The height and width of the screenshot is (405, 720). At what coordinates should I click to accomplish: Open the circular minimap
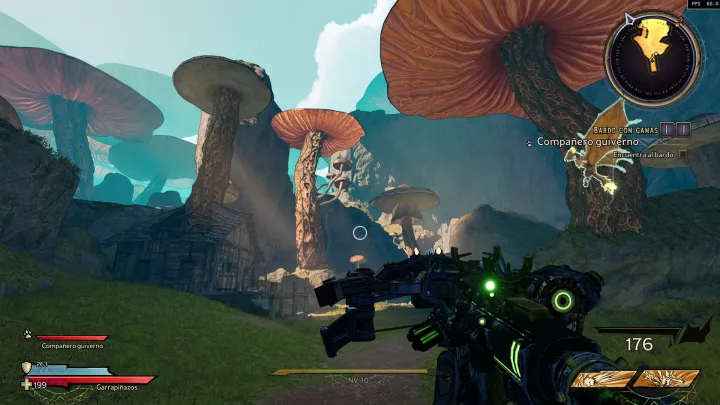coord(652,55)
